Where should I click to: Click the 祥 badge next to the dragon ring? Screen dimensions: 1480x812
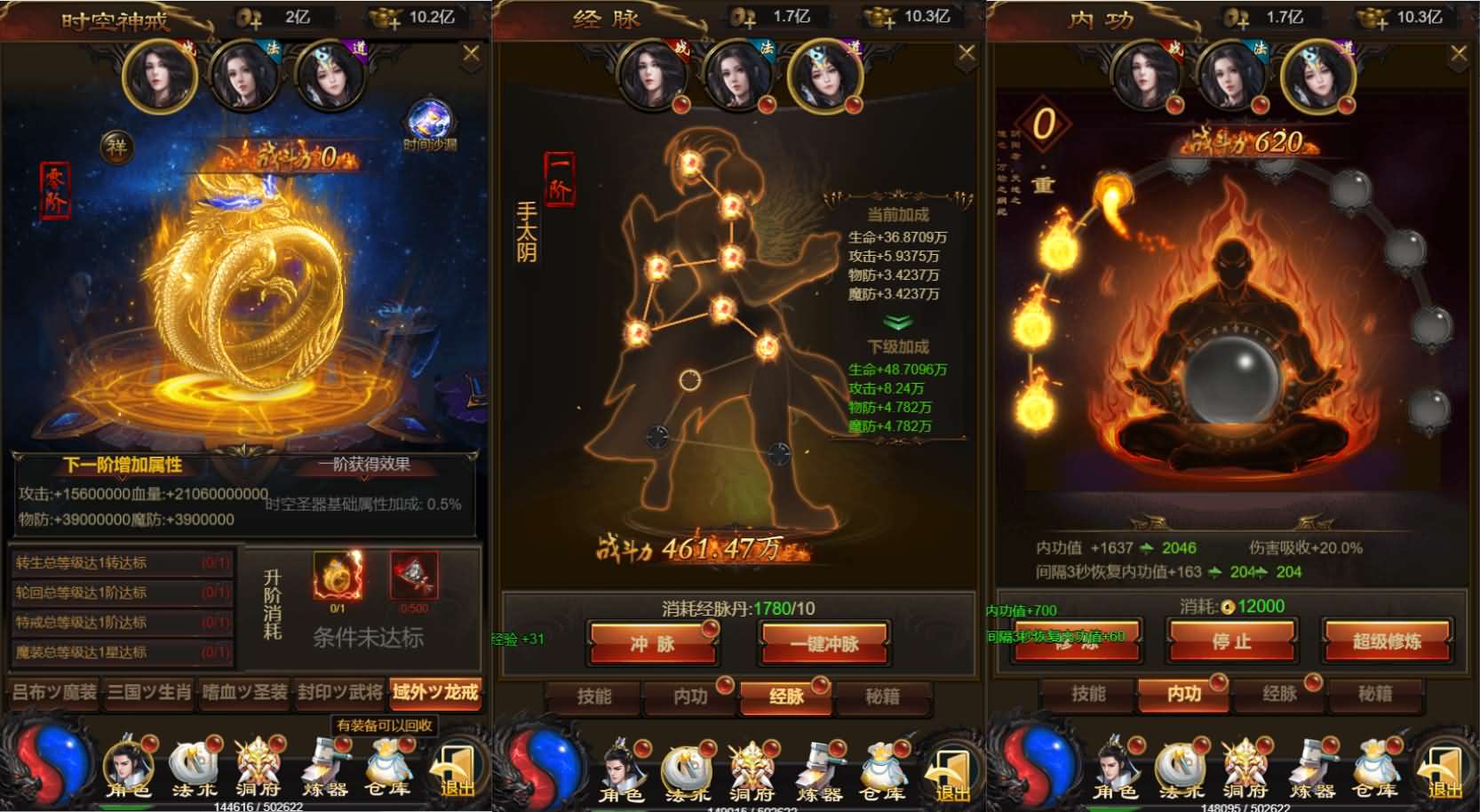click(115, 147)
